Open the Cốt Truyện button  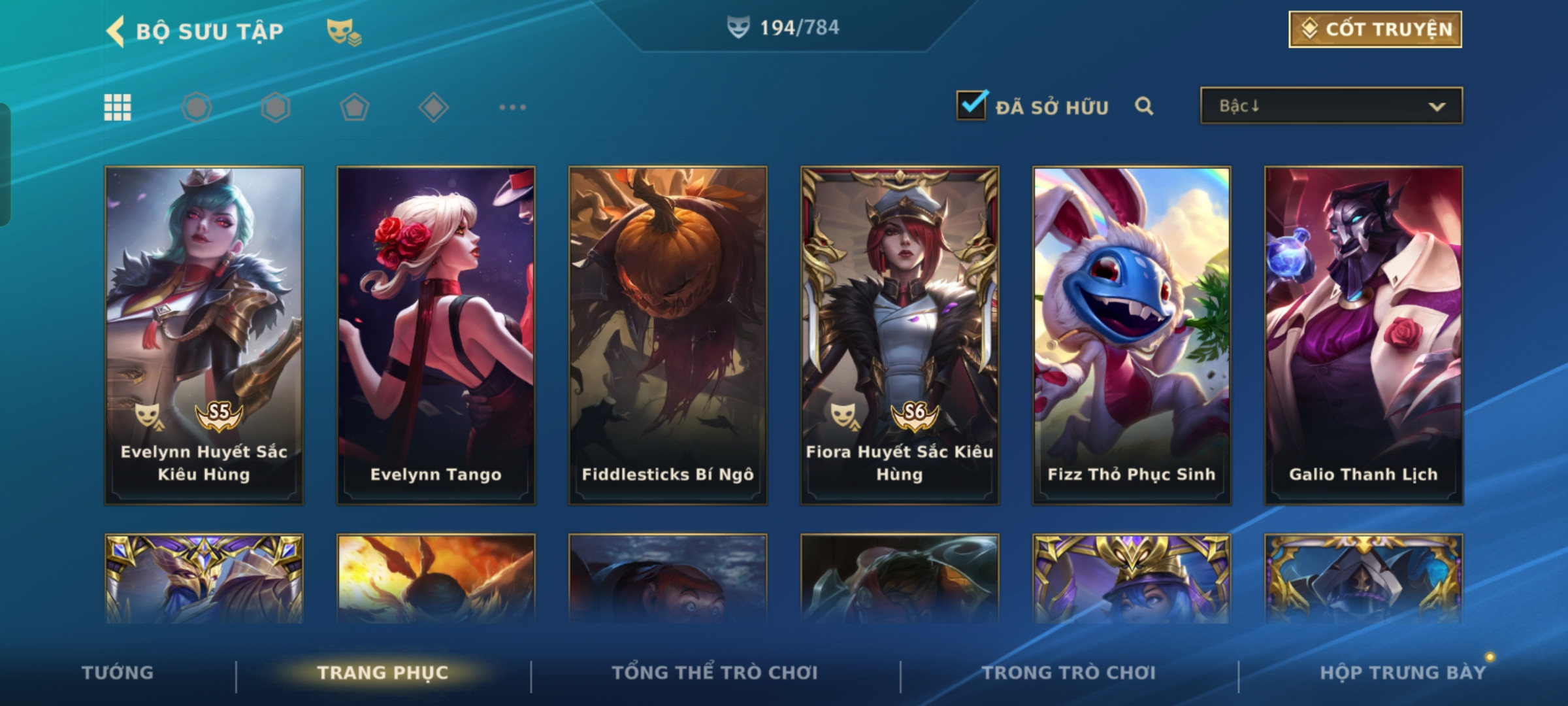tap(1375, 29)
